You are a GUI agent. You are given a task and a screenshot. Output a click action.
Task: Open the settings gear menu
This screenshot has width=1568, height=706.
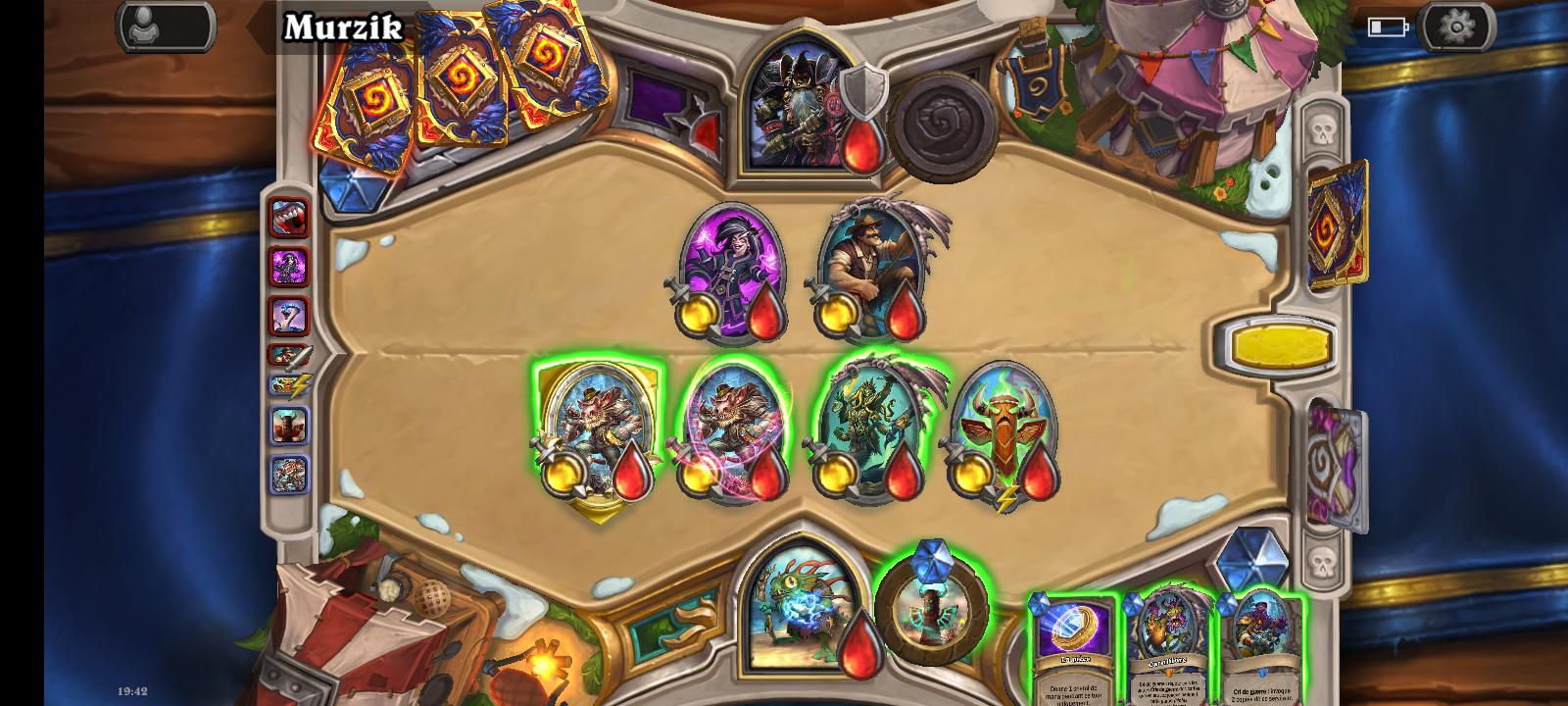coord(1457,26)
